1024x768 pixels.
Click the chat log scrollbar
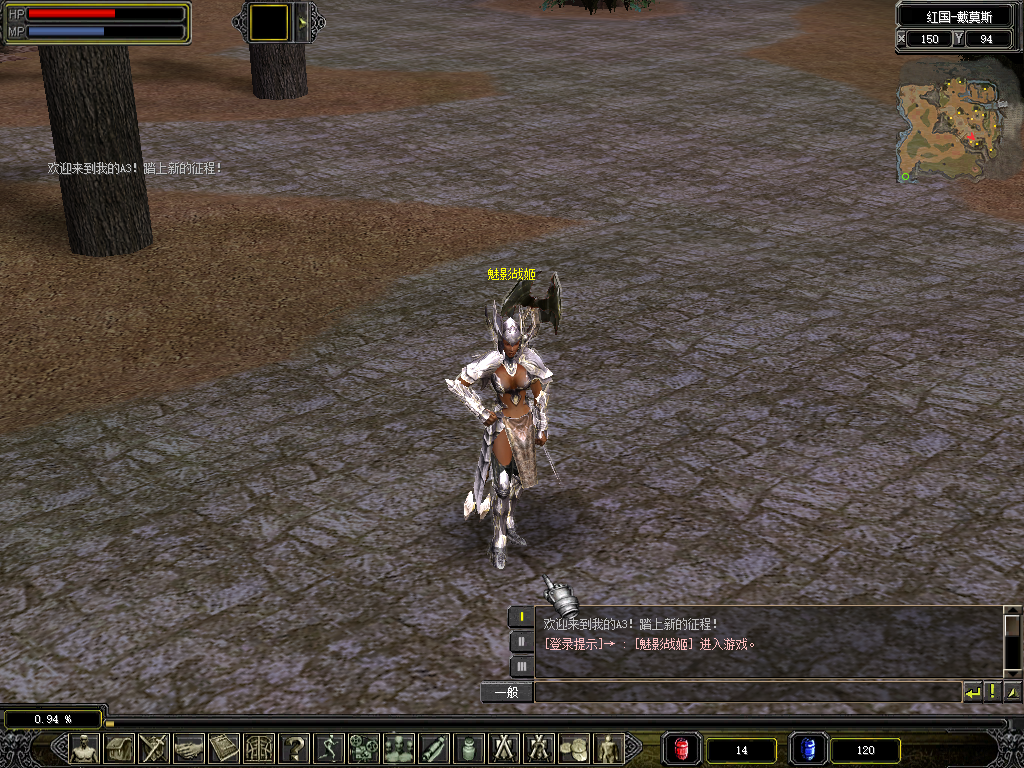point(1012,640)
